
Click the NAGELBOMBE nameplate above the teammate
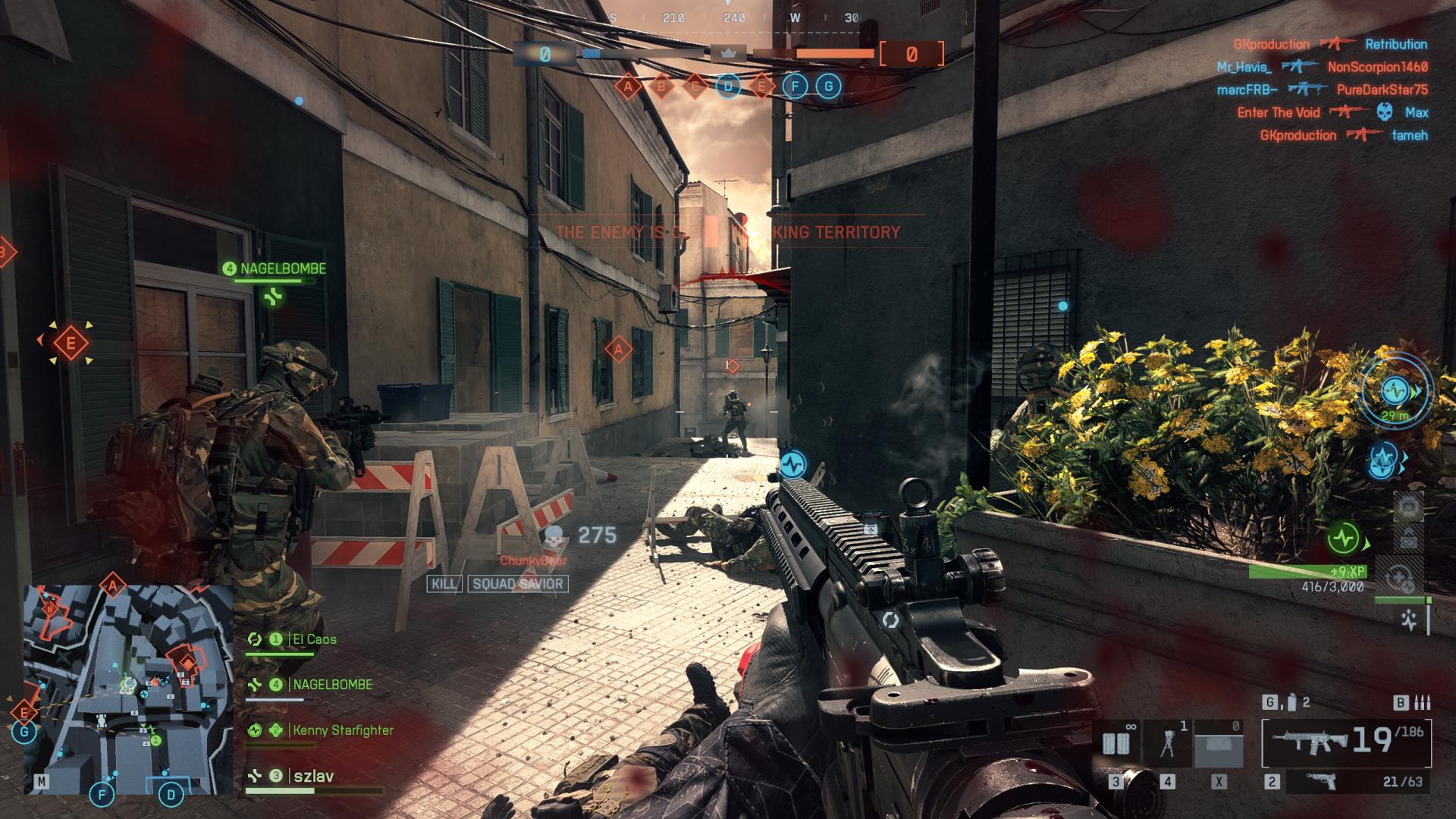click(282, 268)
